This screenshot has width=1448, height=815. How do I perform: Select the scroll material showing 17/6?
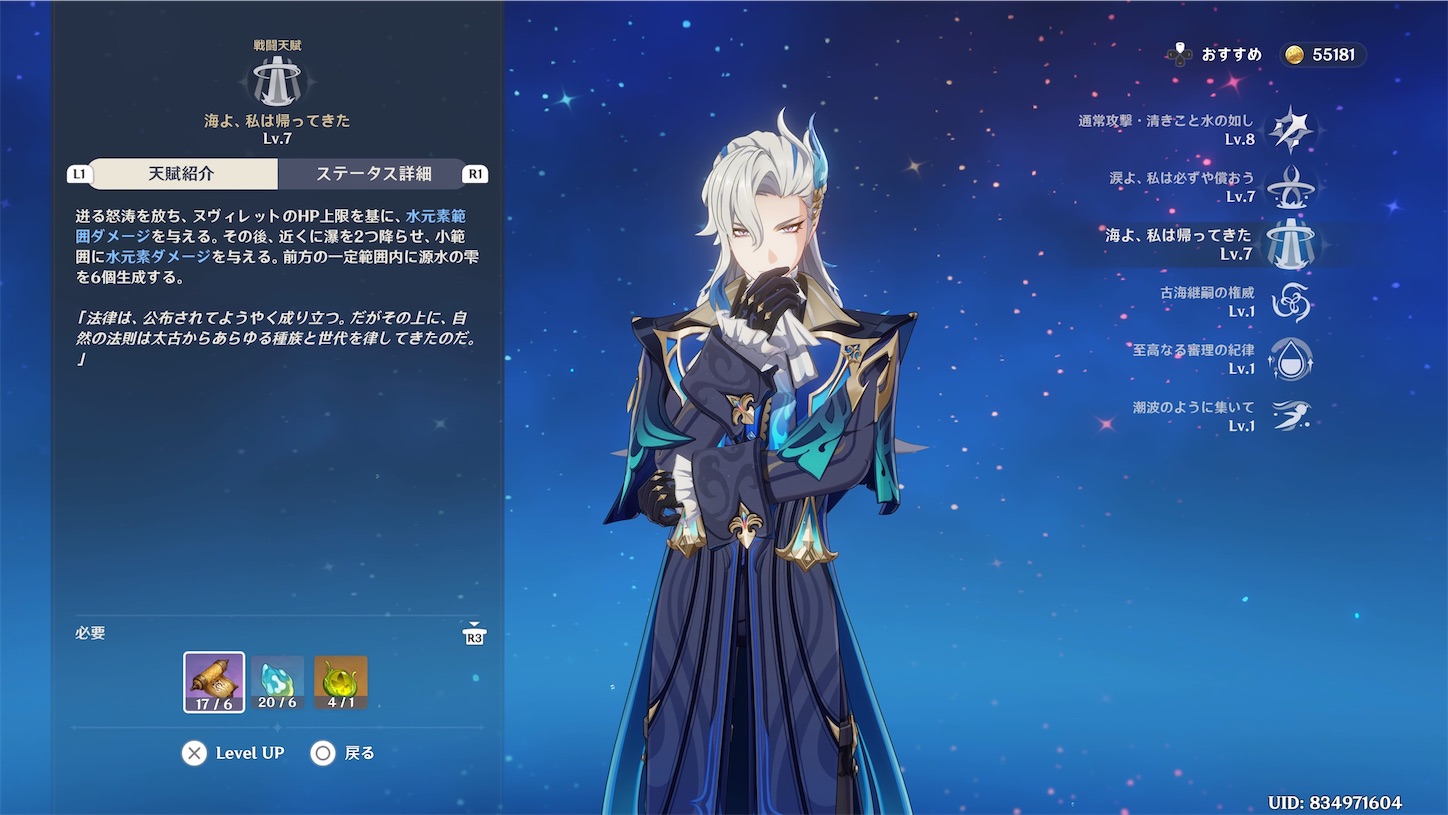coord(213,681)
